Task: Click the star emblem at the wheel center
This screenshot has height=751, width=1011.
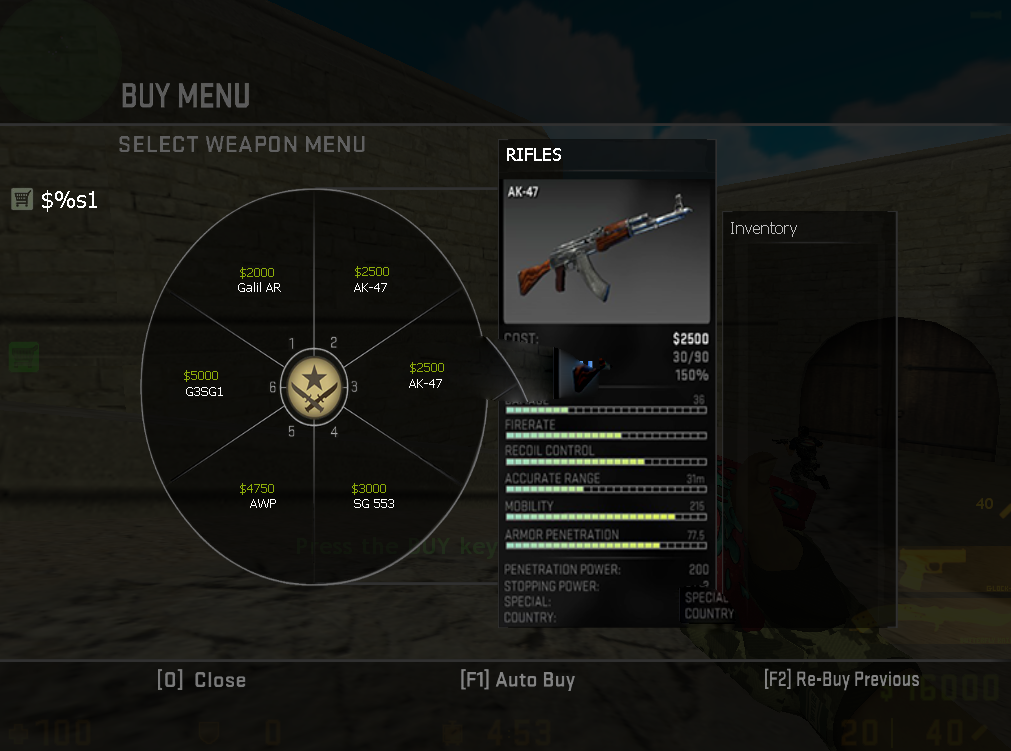Action: [314, 384]
